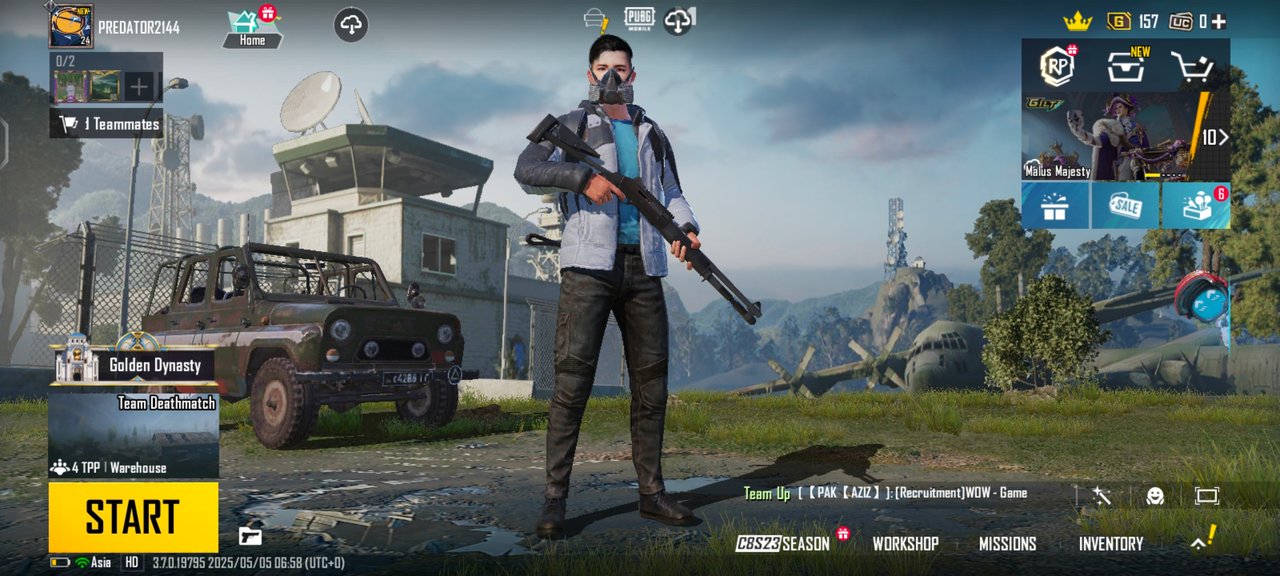Open the SALE offers tile

pos(1125,206)
